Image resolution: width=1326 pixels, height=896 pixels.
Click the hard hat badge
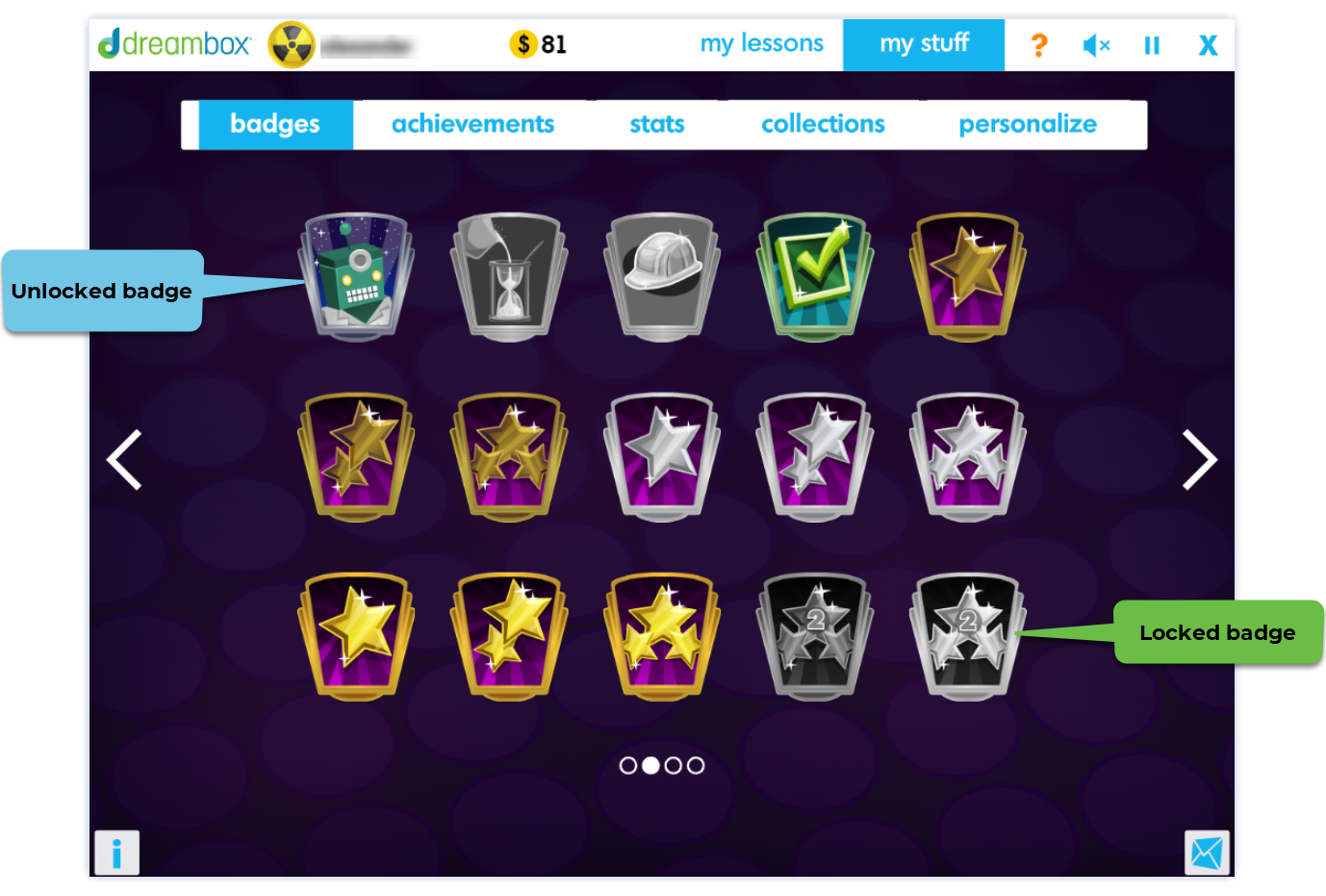661,276
